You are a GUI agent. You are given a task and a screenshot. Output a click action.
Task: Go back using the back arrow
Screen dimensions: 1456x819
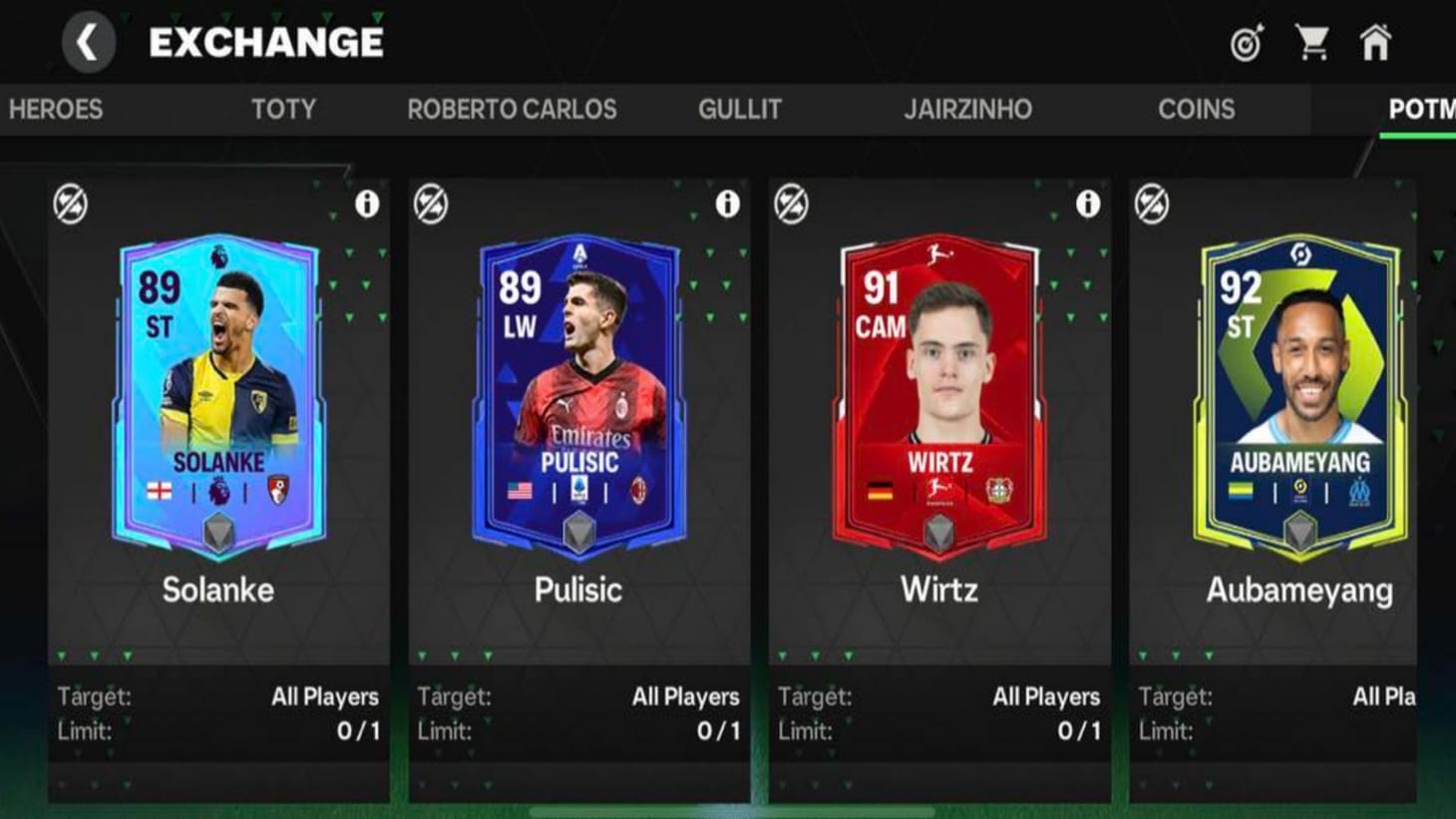point(87,42)
